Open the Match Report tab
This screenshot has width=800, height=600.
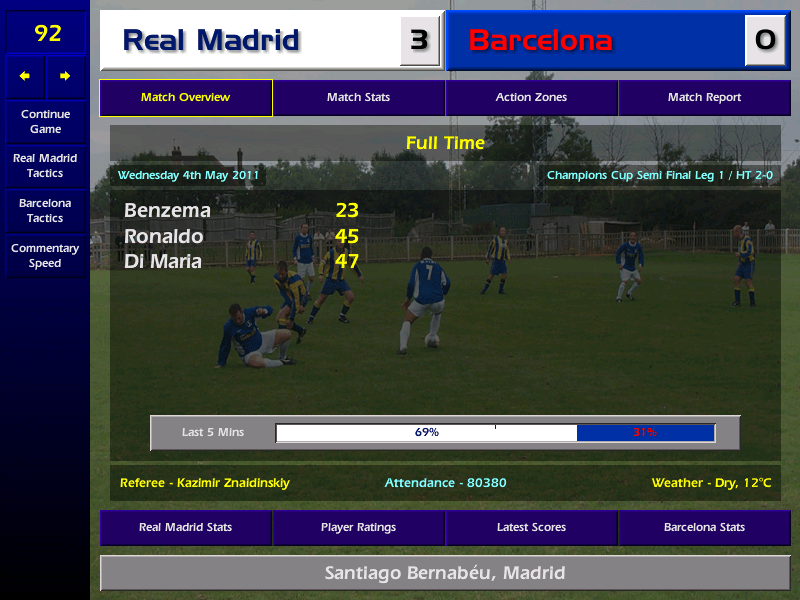click(x=704, y=98)
